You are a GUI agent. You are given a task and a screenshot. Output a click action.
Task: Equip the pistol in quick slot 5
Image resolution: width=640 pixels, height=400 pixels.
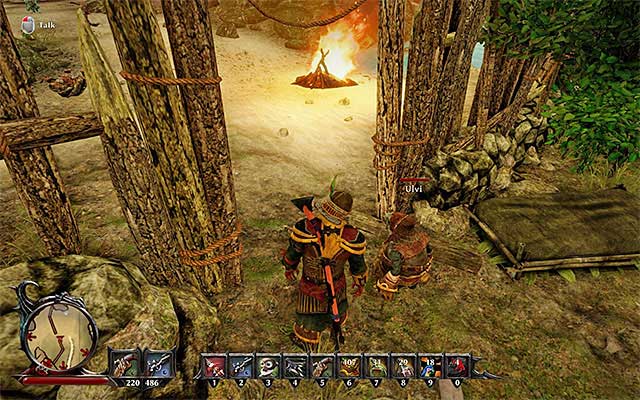tap(322, 366)
